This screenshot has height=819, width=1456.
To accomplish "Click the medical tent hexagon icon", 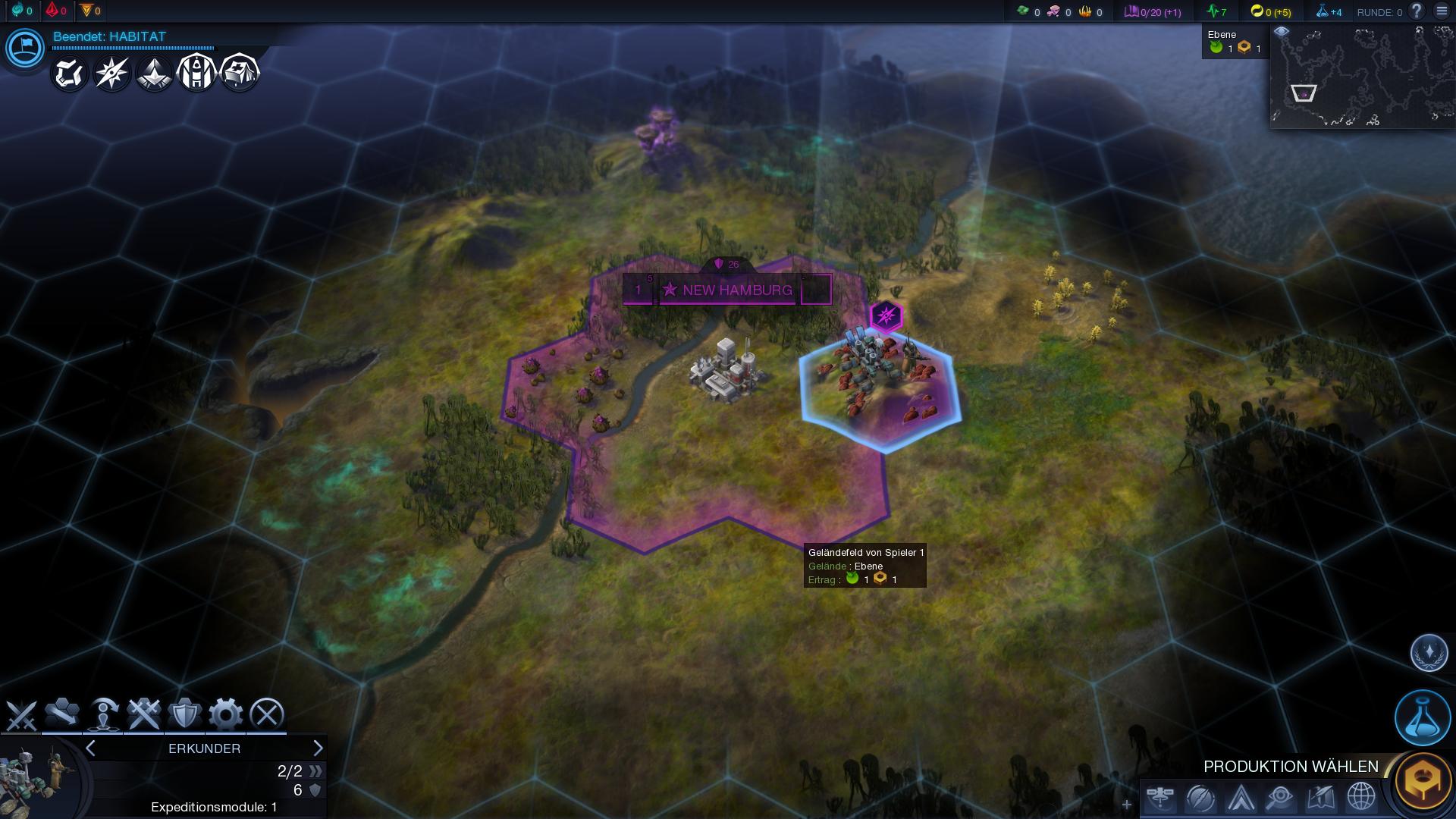I will (x=240, y=74).
